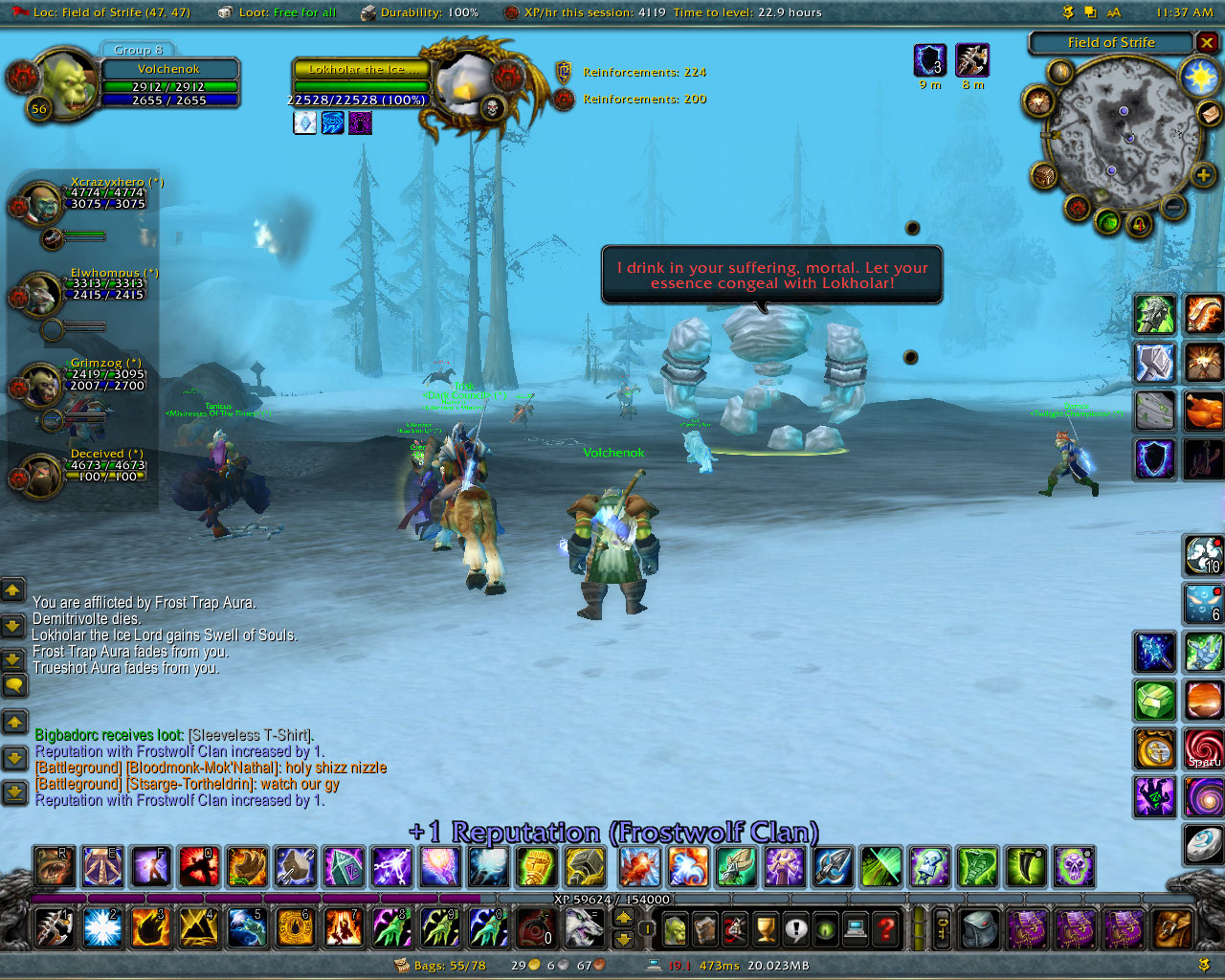
Task: Activate the purple skull ability
Action: [x=1074, y=867]
